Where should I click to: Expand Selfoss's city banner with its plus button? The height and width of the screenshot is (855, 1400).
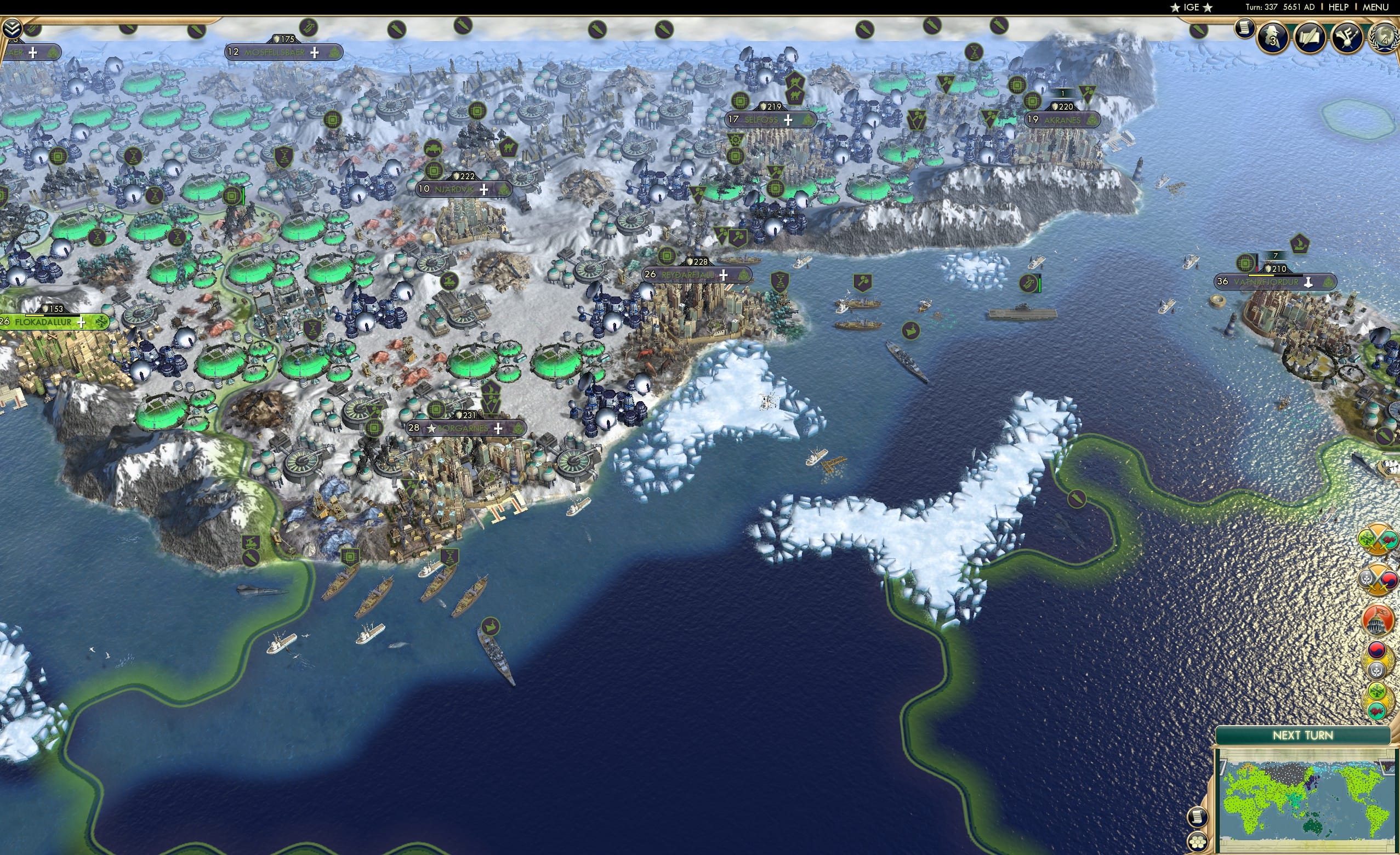tap(788, 120)
